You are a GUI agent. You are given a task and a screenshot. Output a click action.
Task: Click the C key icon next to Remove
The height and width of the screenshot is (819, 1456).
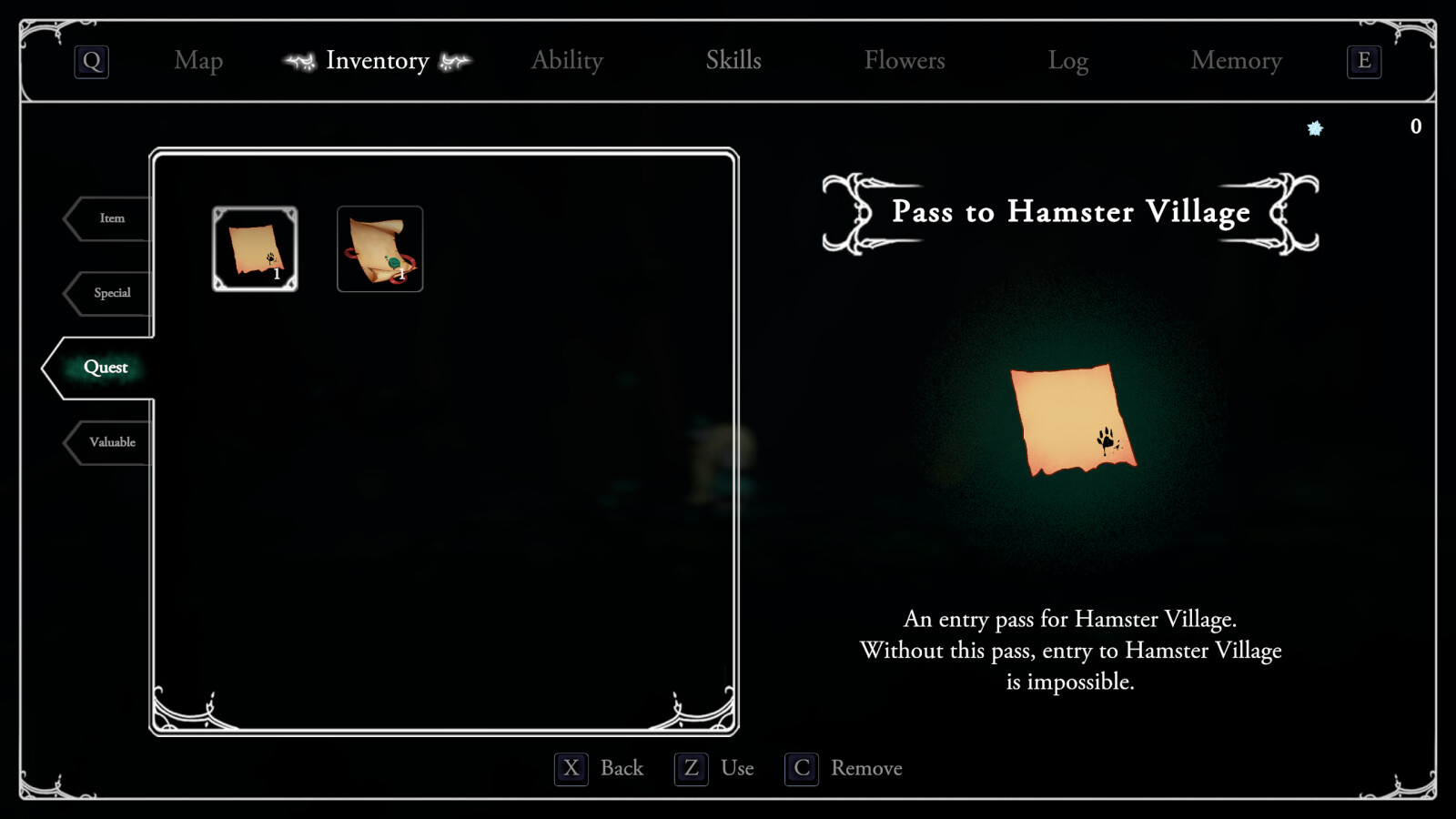tap(800, 768)
